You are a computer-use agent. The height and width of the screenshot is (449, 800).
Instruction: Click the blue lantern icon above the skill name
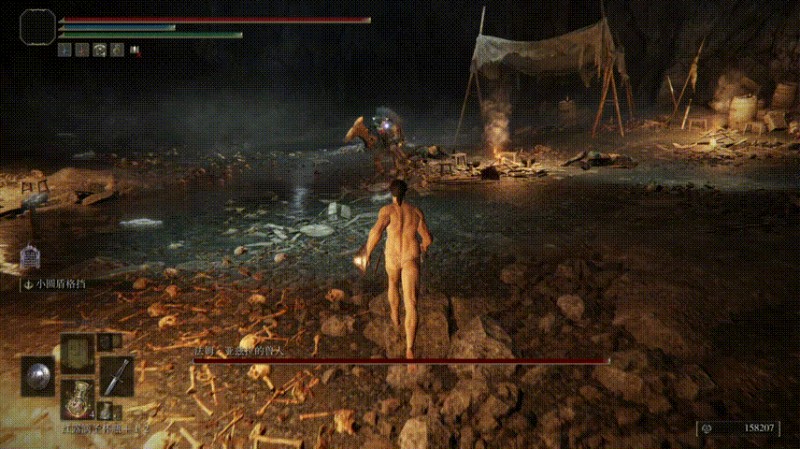coord(29,257)
